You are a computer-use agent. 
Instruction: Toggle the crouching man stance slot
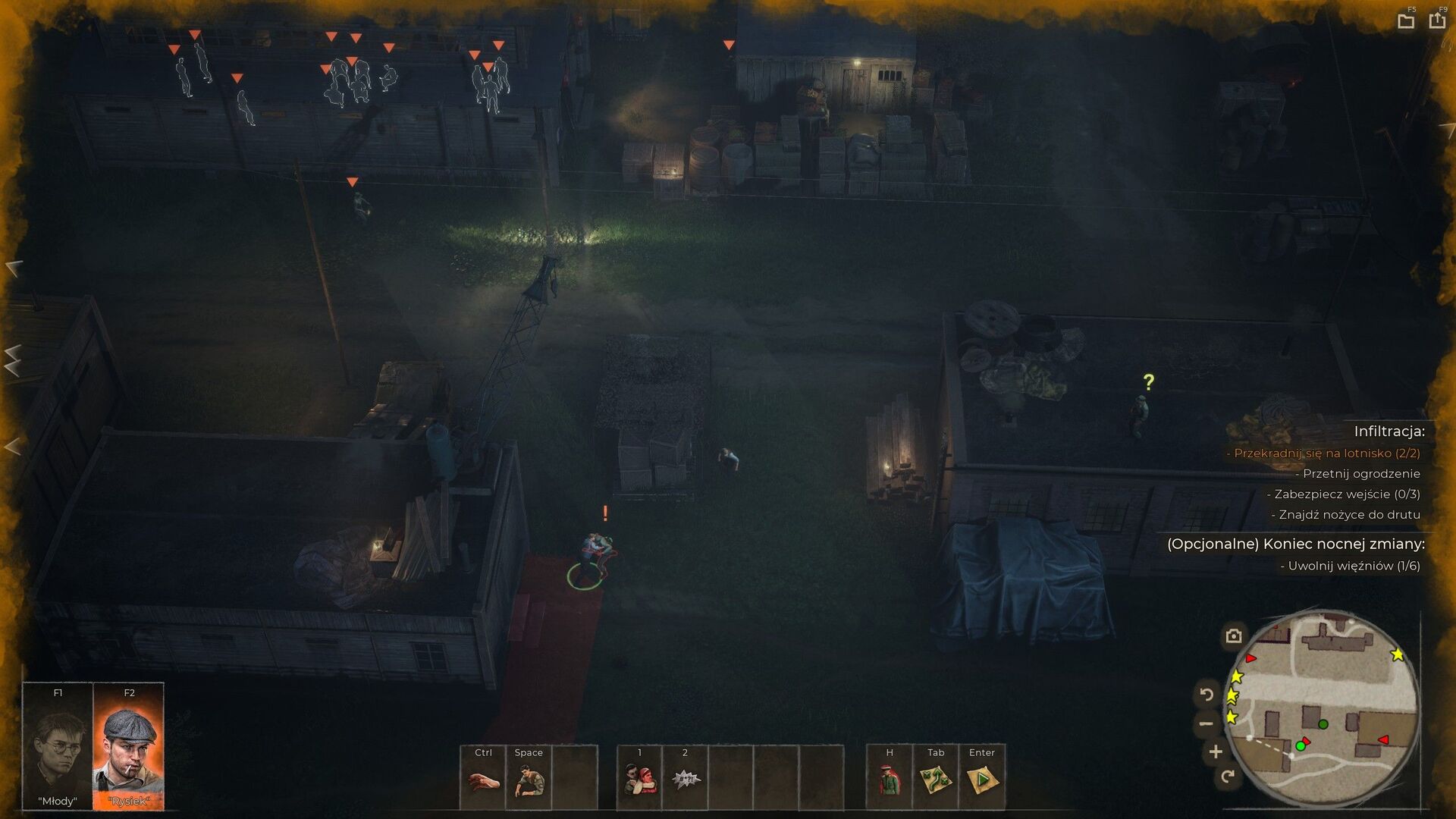[x=529, y=778]
